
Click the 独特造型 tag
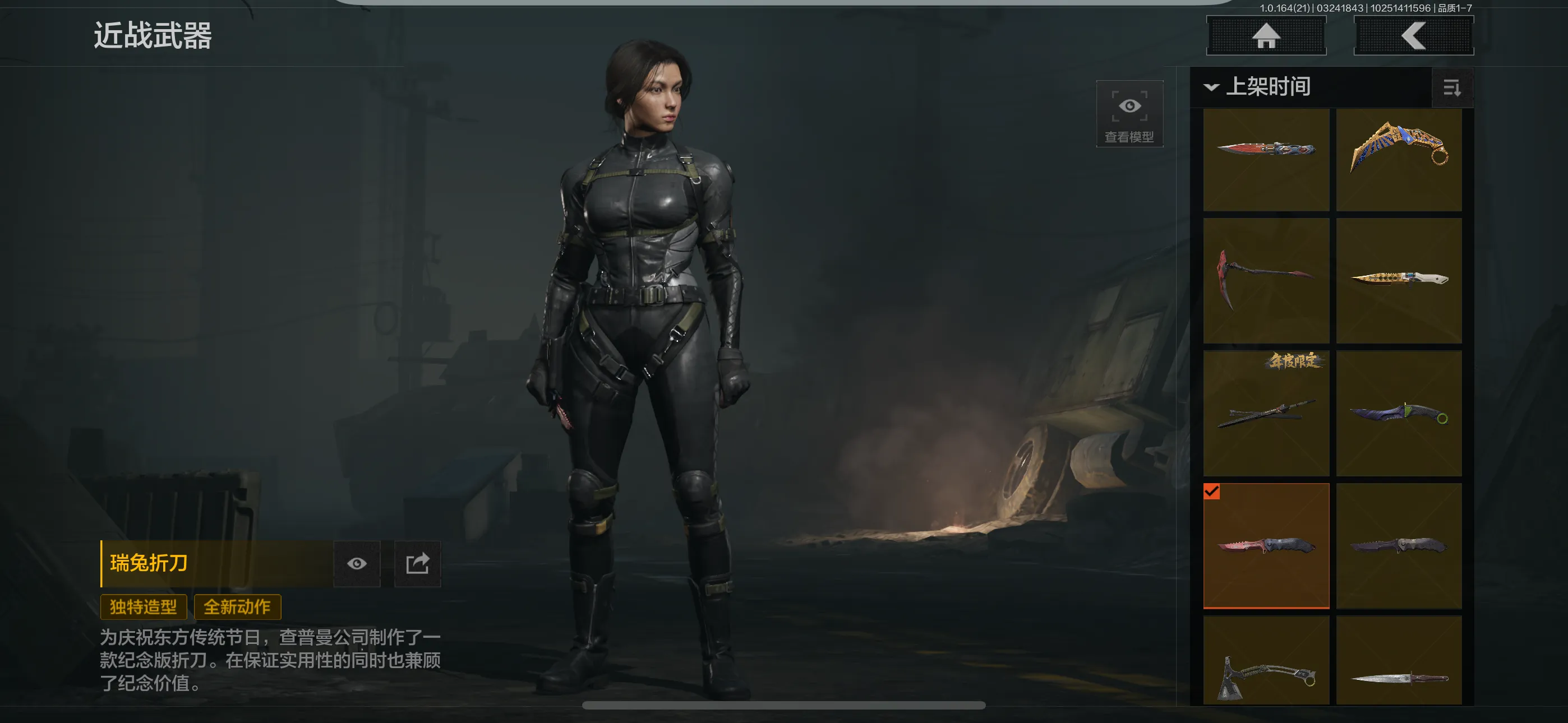click(144, 607)
